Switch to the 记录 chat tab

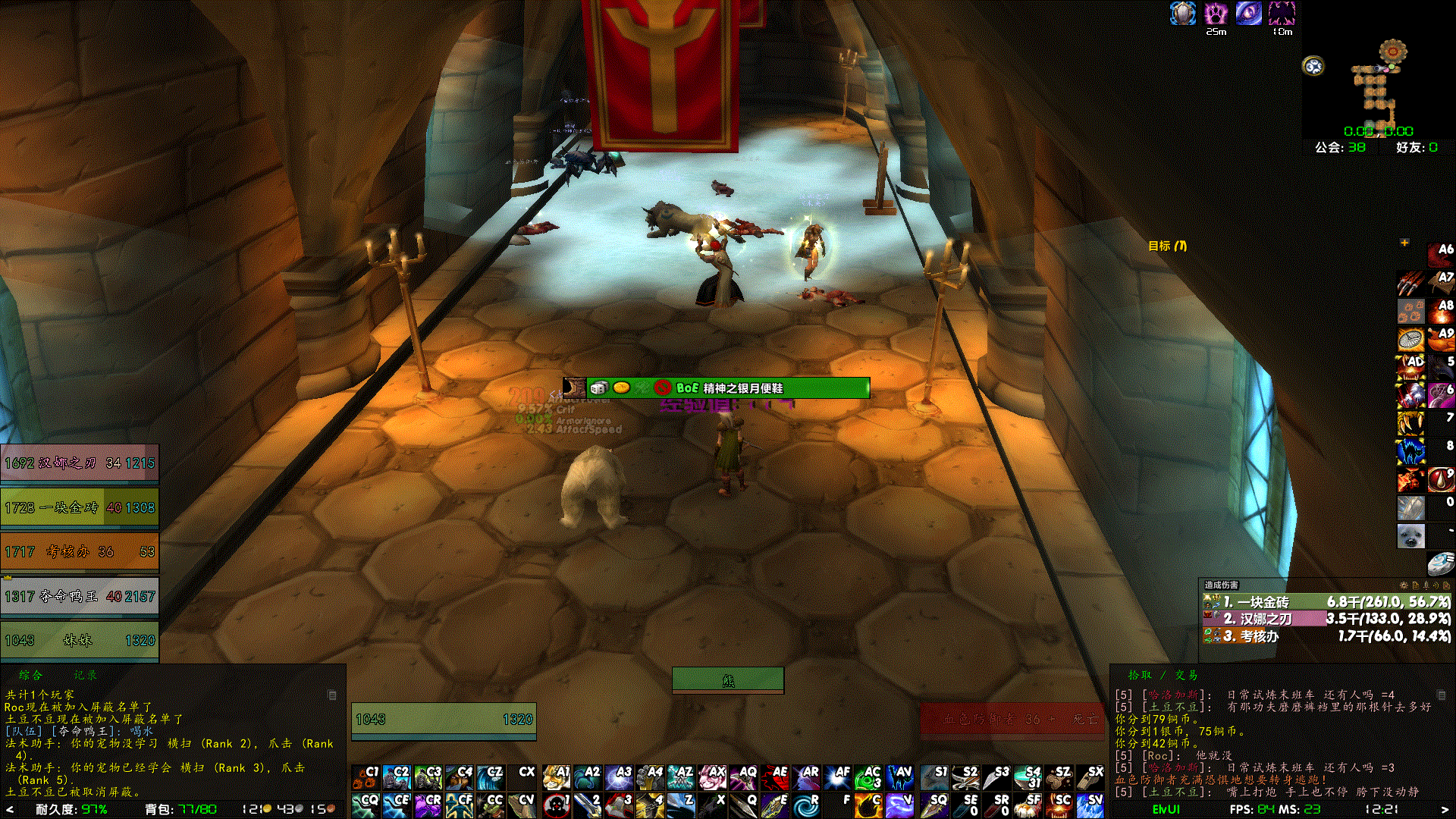click(x=85, y=674)
